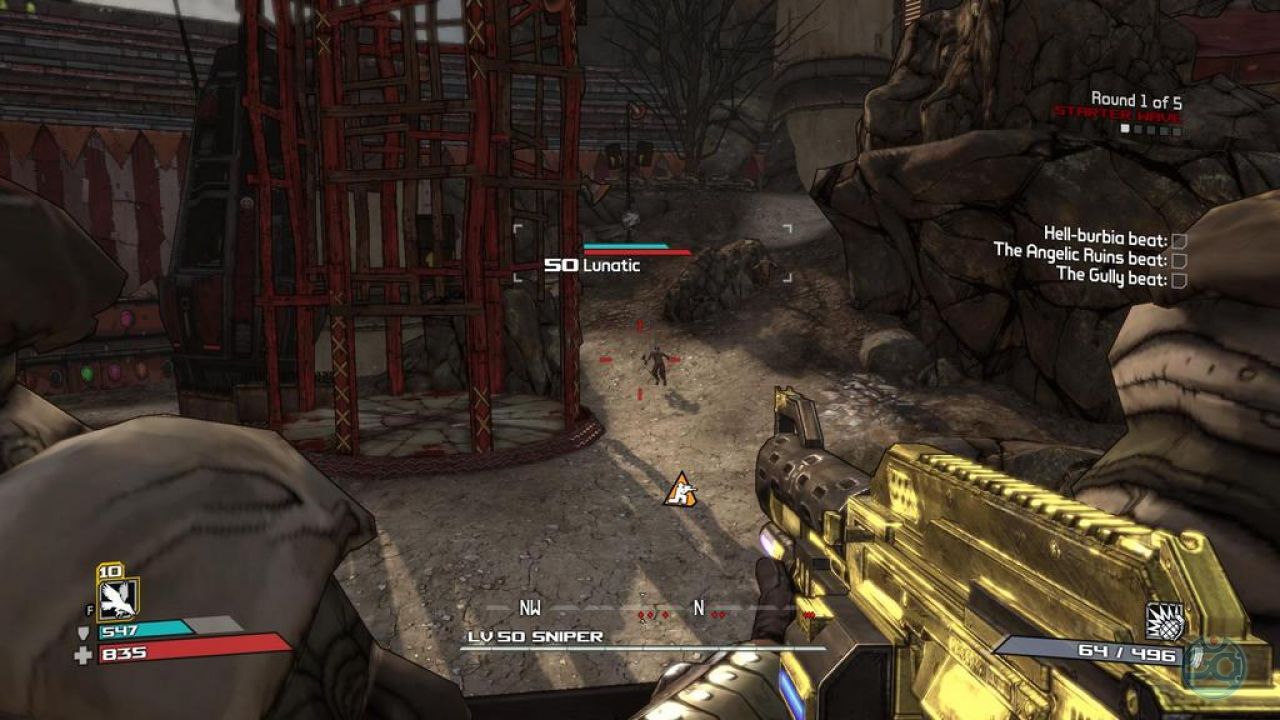Check the Angelic Ruins beat objective box
Viewport: 1280px width, 720px height.
click(x=1179, y=260)
